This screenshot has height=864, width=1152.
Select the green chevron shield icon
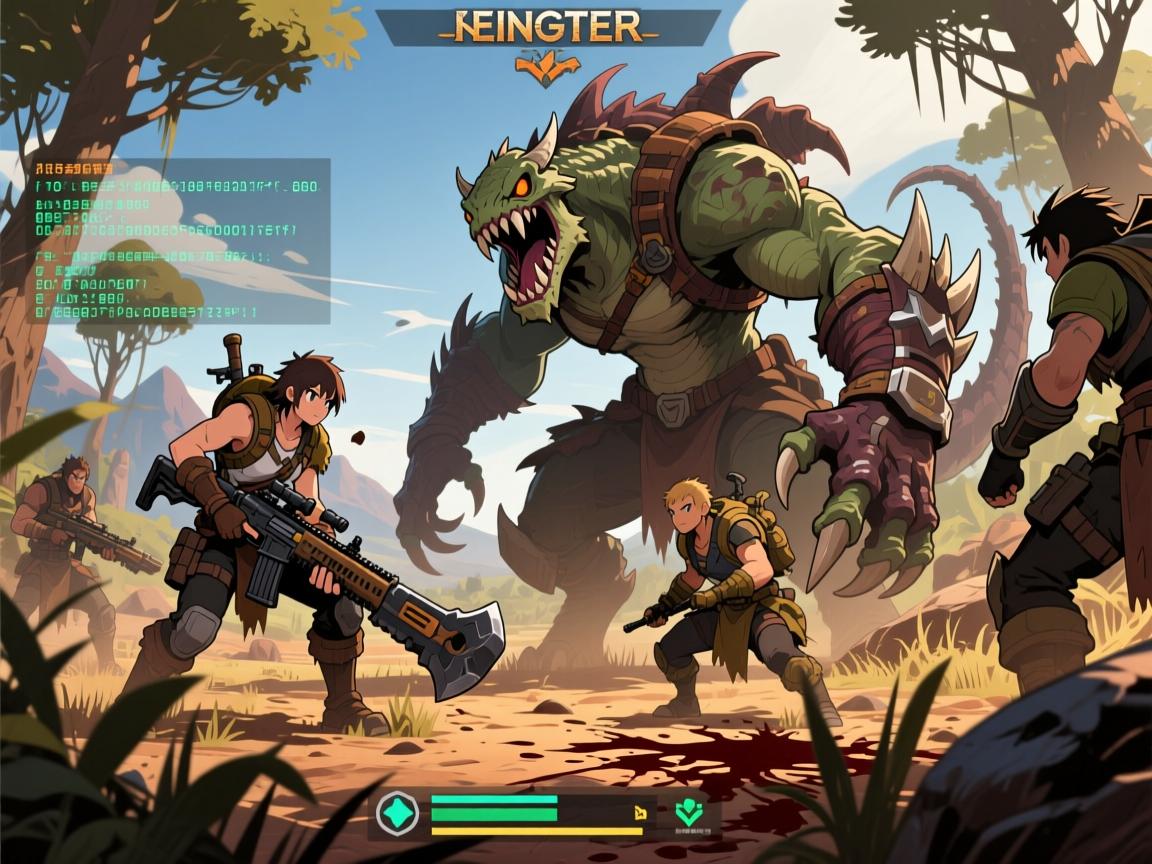point(687,811)
